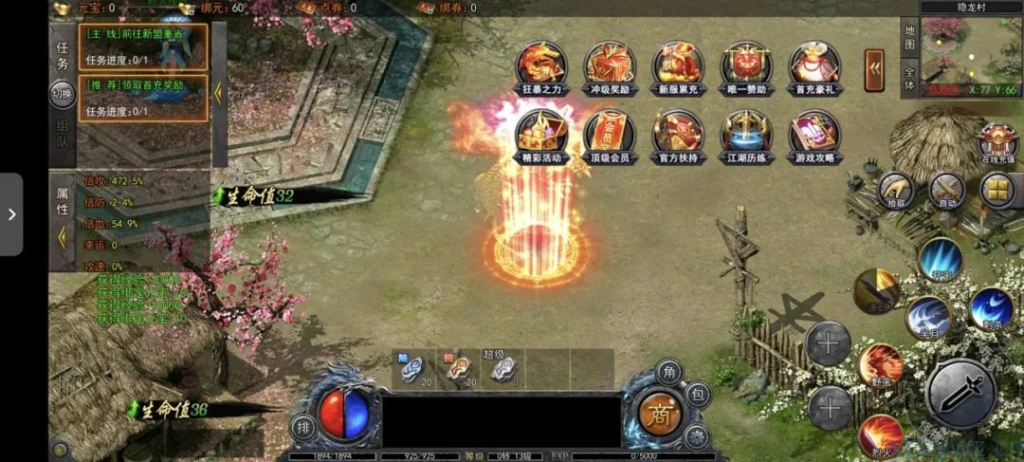This screenshot has width=1024, height=462.
Task: Toggle the 自动 auto-battle button
Action: (x=946, y=190)
